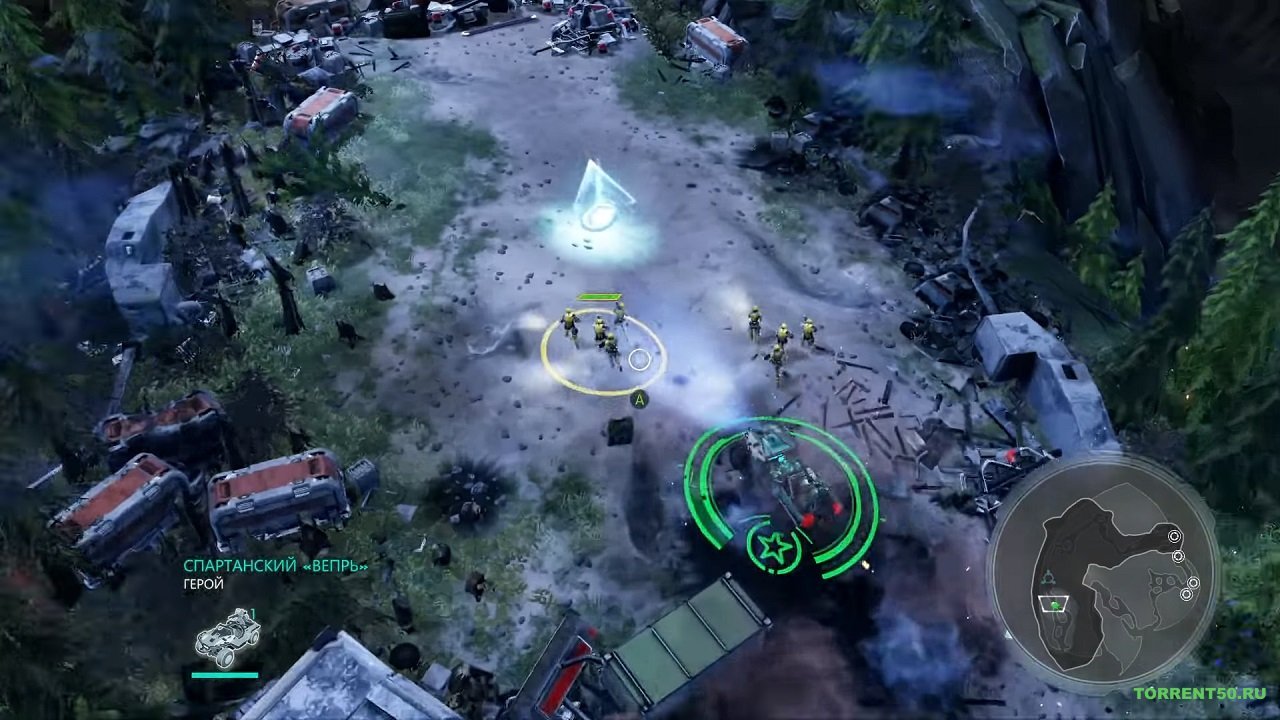1280x720 pixels.
Task: Click the green base icon on the minimap
Action: (1054, 606)
